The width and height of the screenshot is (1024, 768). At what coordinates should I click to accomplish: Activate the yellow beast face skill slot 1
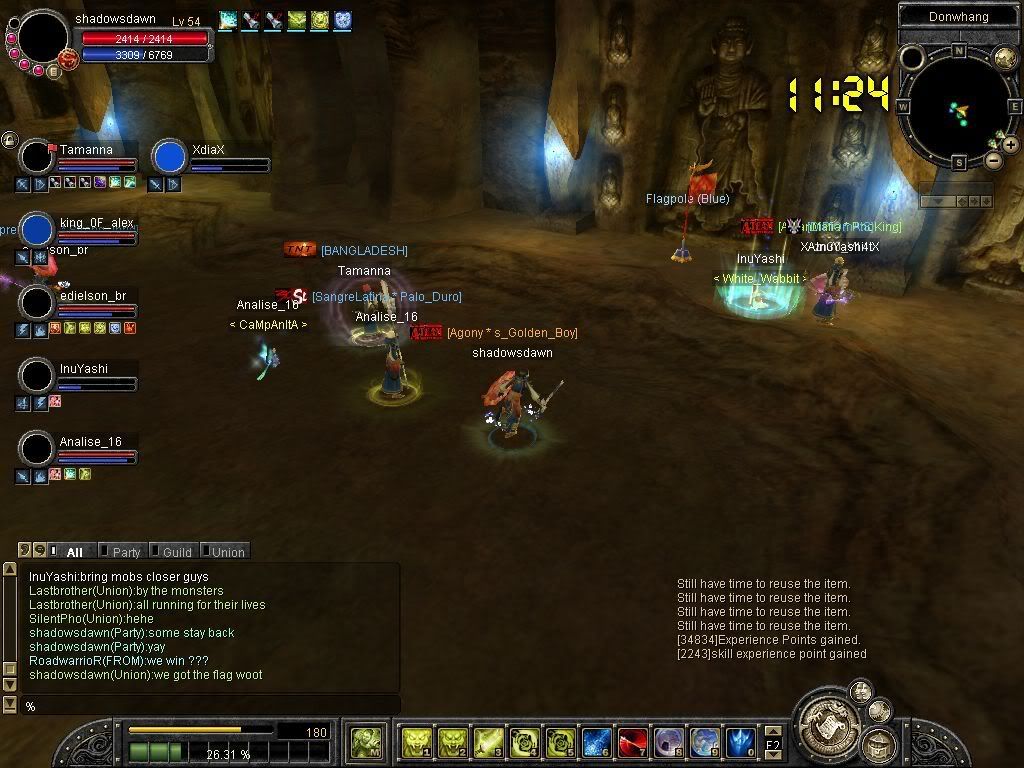[x=415, y=742]
